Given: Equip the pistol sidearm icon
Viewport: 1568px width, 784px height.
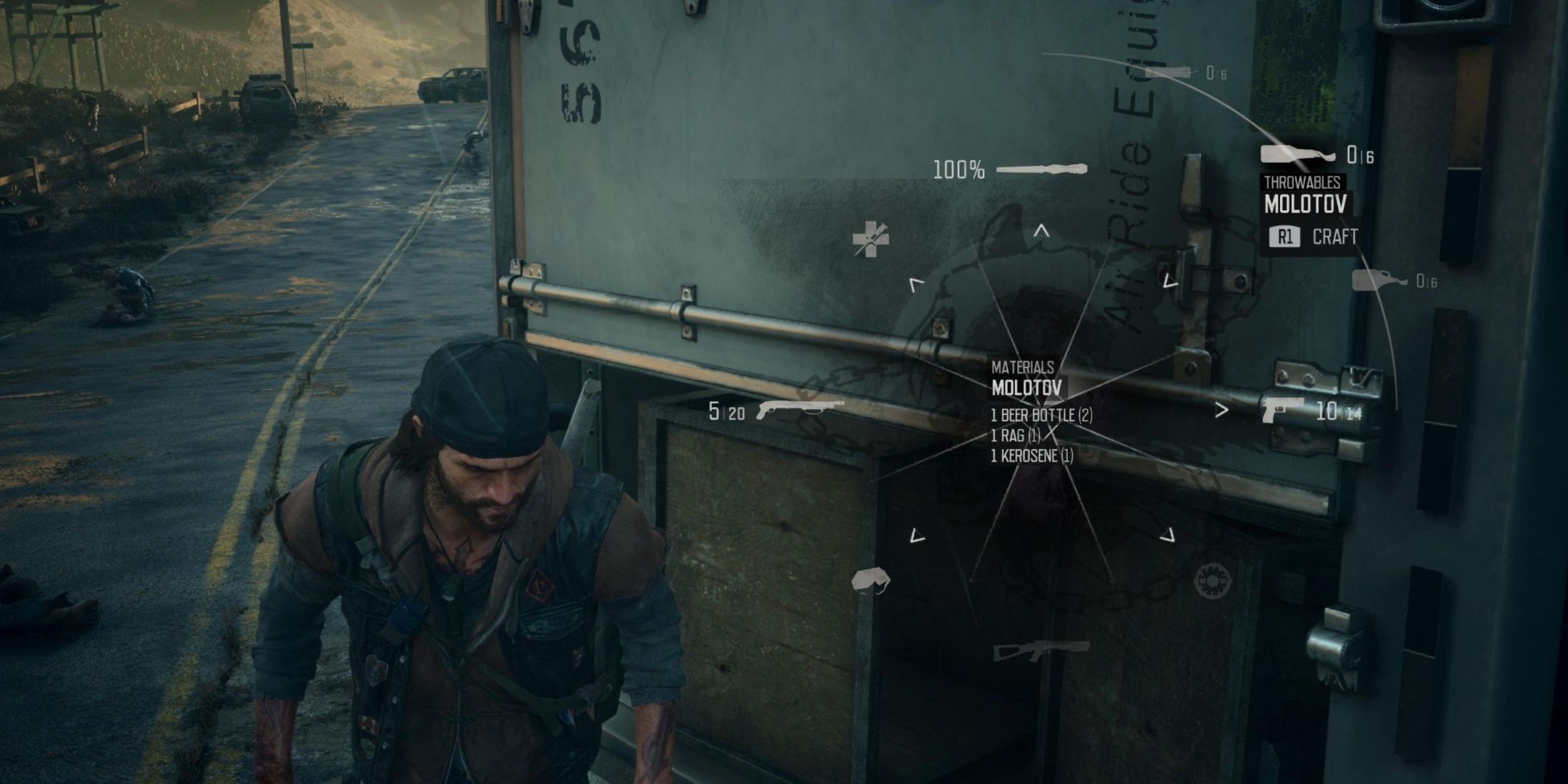Looking at the screenshot, I should pos(1281,410).
